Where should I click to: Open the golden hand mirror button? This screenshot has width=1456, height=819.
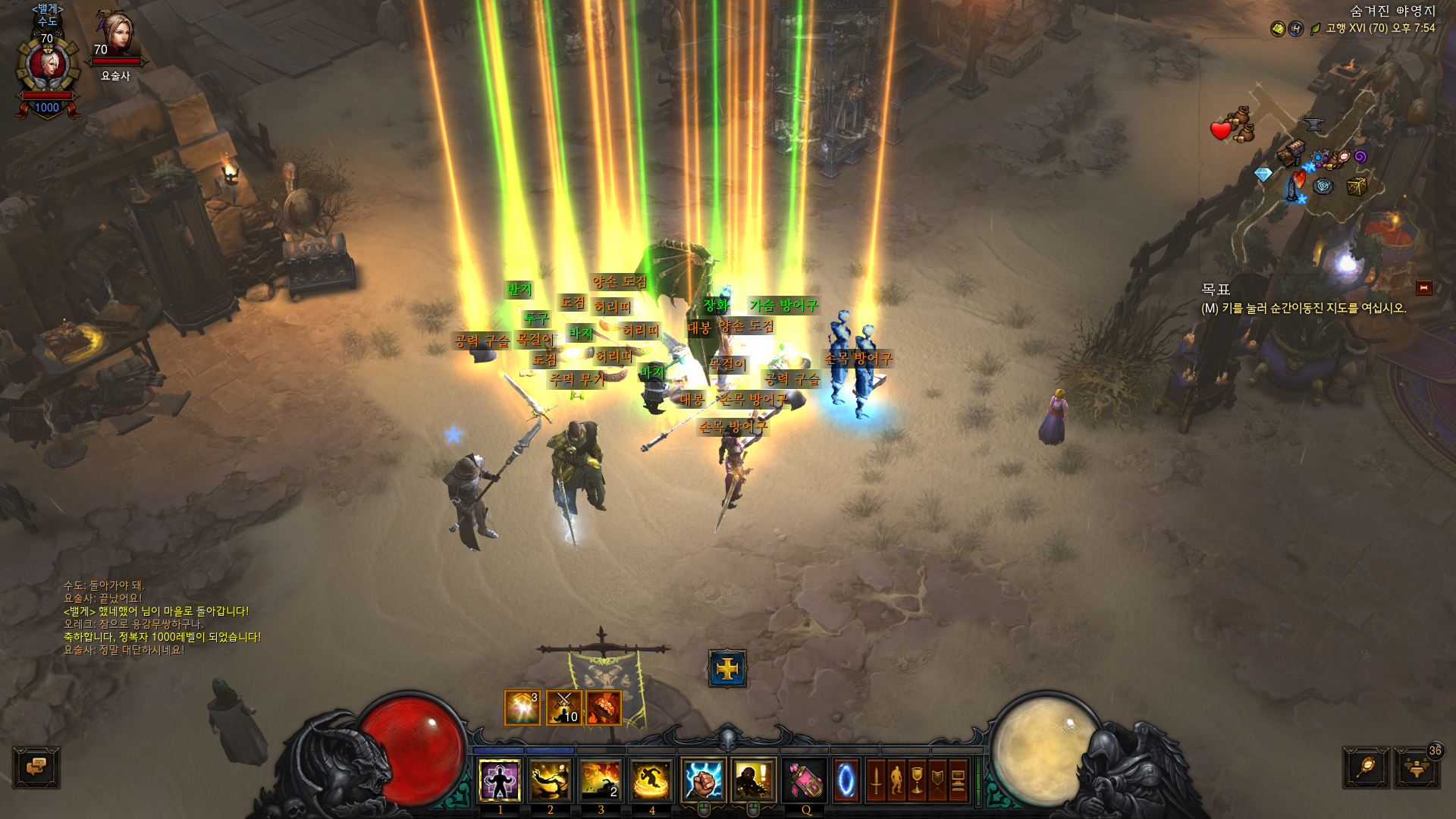pos(1366,768)
